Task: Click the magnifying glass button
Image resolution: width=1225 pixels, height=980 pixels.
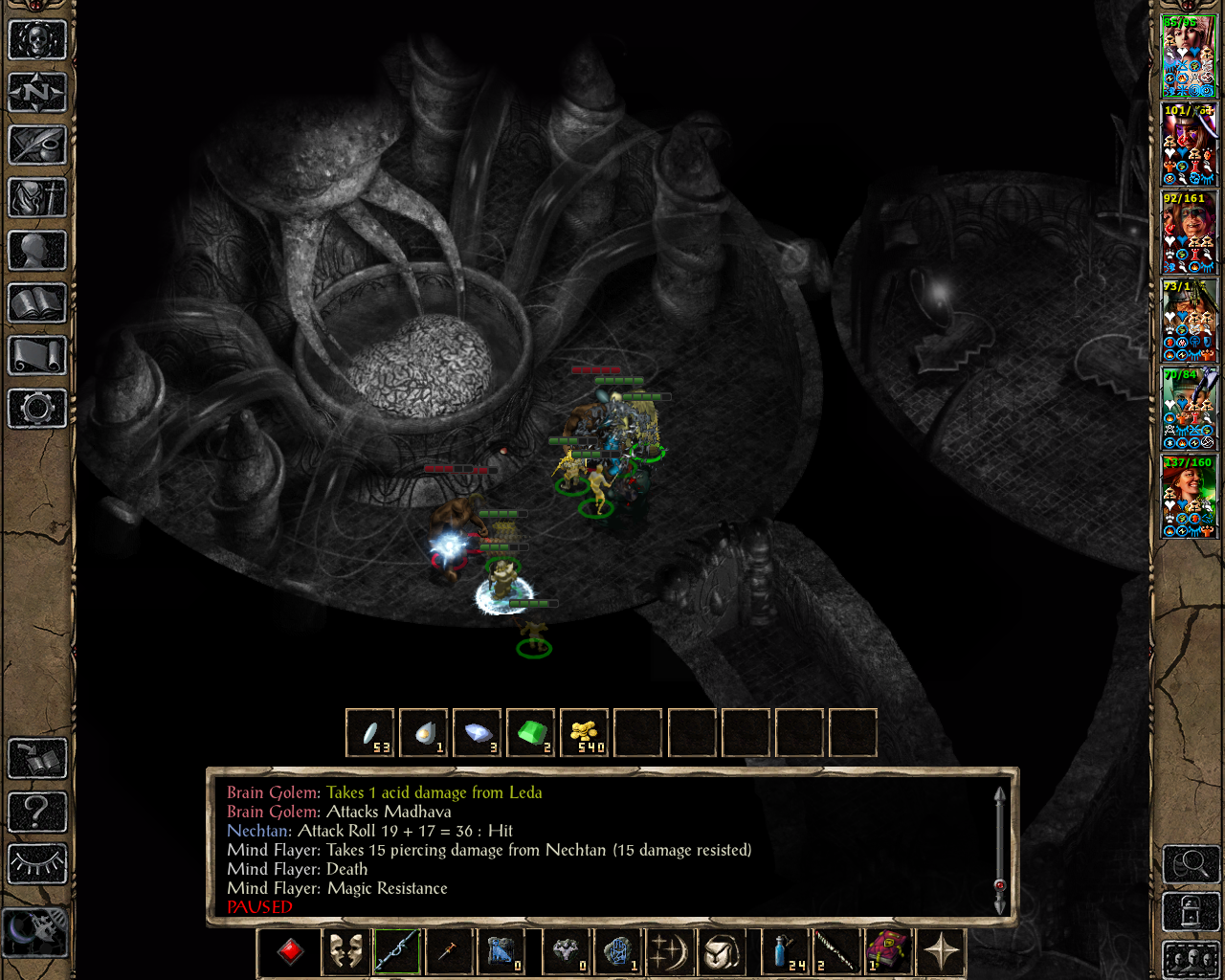Action: 1190,864
